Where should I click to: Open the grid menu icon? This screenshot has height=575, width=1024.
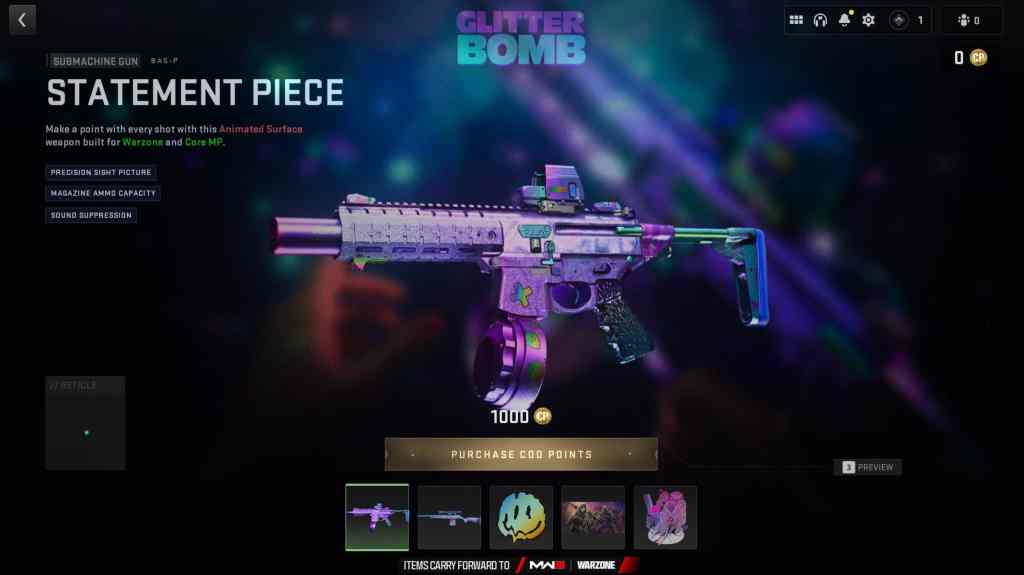coord(796,20)
